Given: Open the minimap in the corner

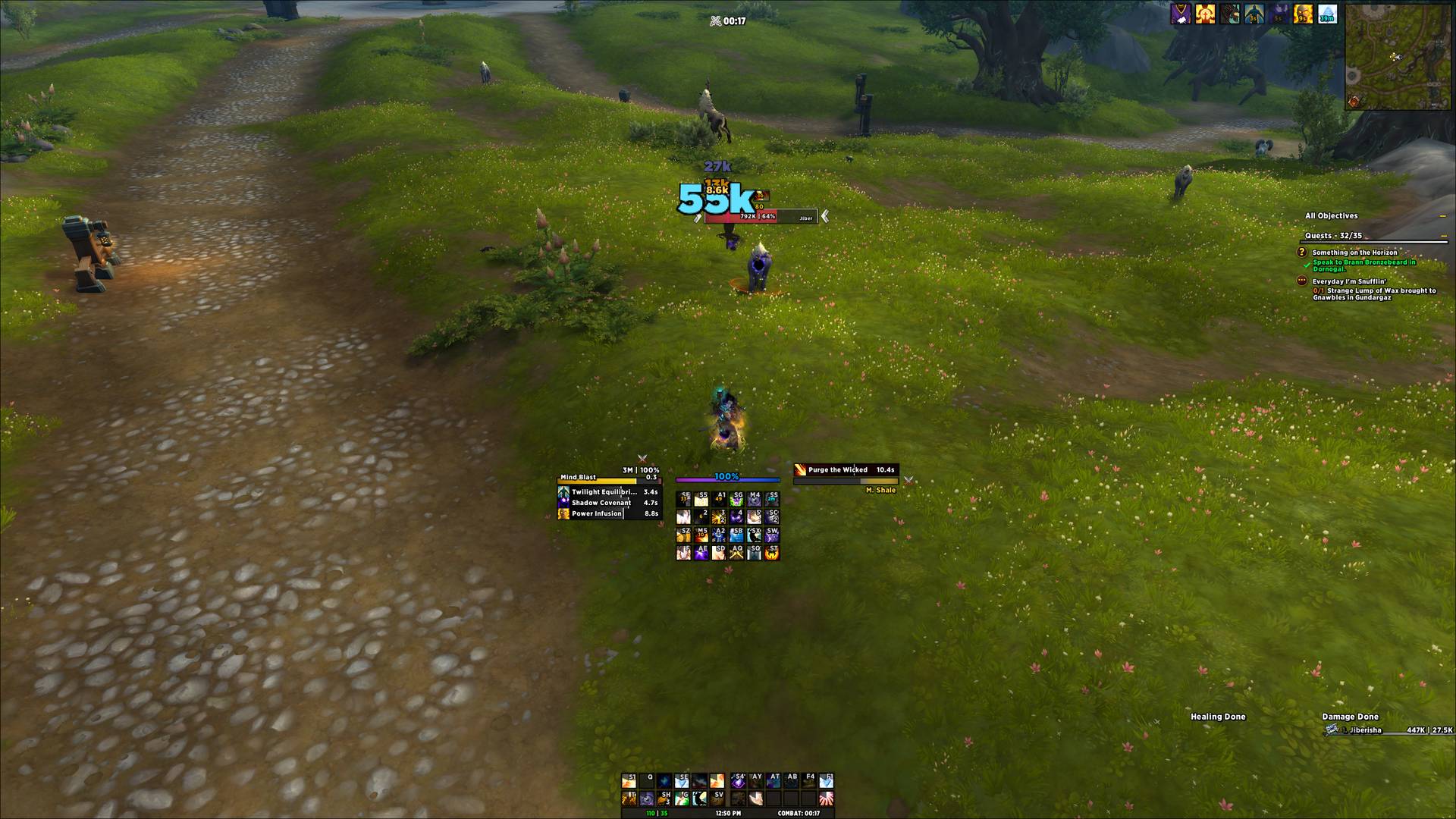Looking at the screenshot, I should click(x=1400, y=55).
